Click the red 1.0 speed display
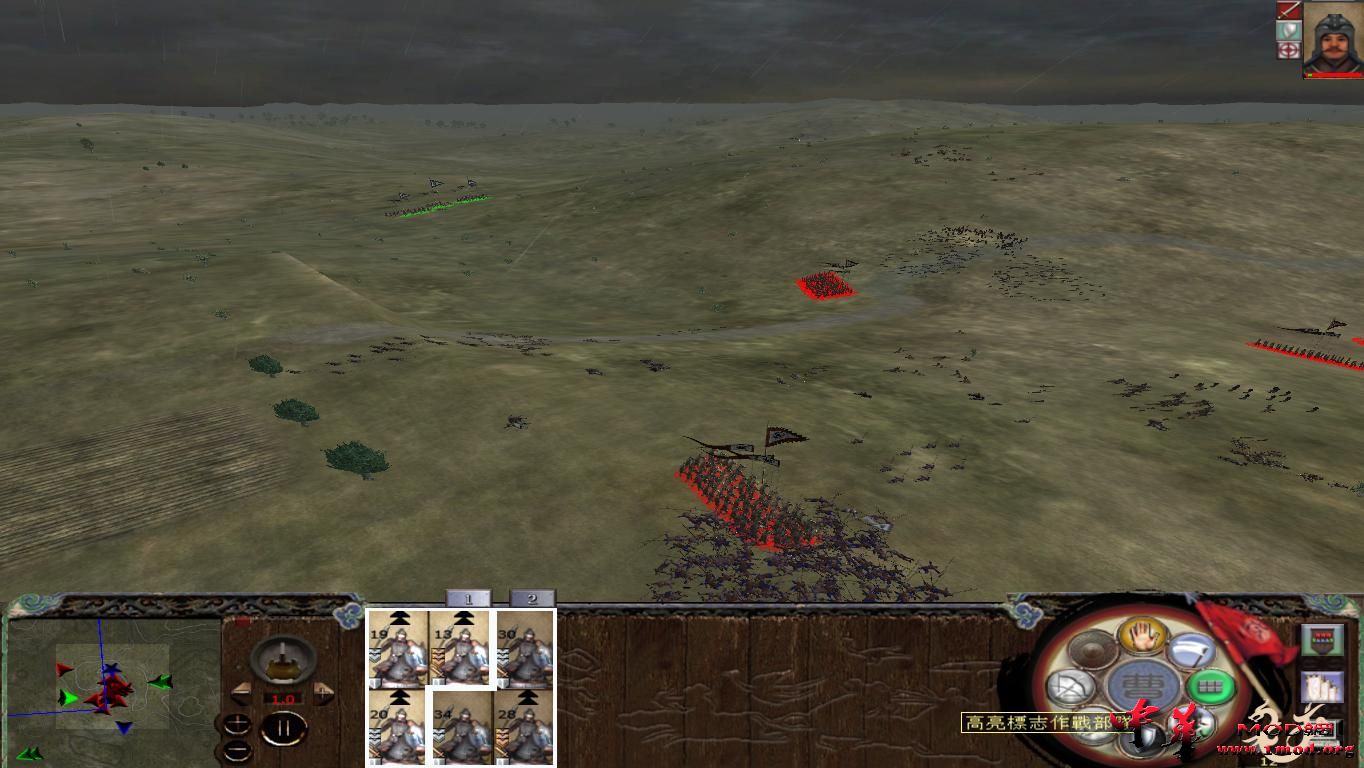Screen dimensions: 1364x768 pyautogui.click(x=284, y=698)
